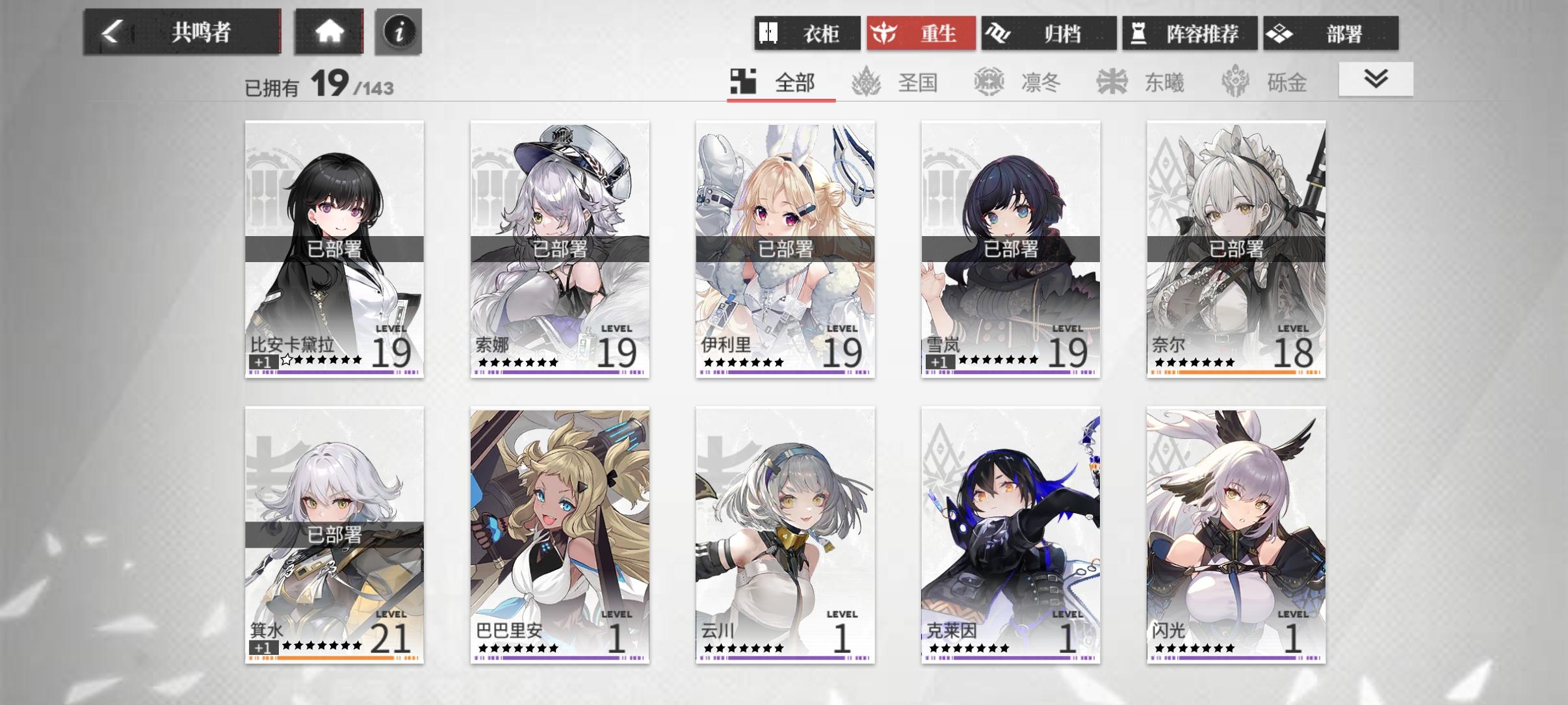
Task: Open 阵容推荐 lineup recommendations
Action: (1189, 33)
